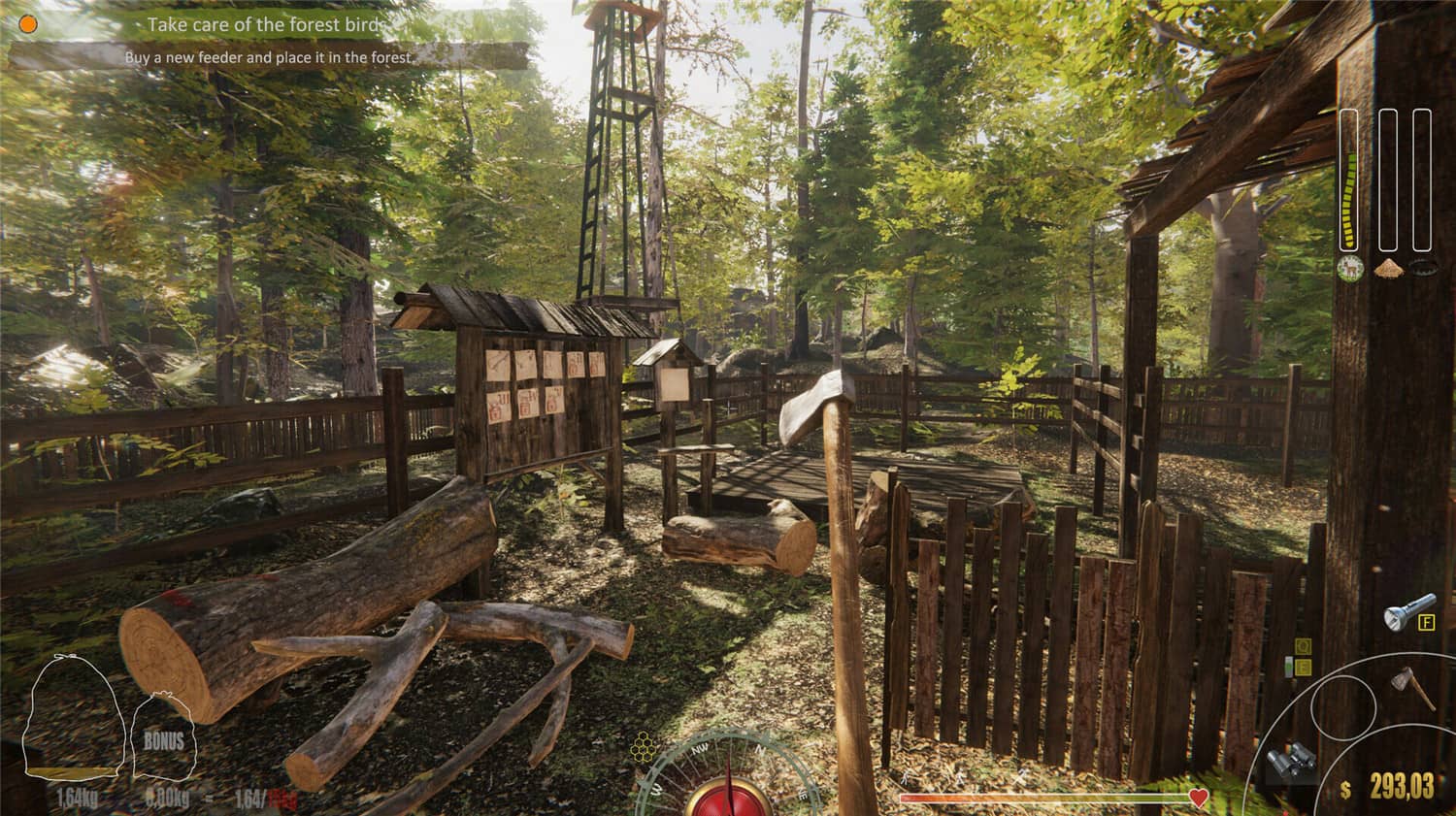Click the money amount $ 293,03
This screenshot has width=1456, height=816.
pyautogui.click(x=1398, y=785)
